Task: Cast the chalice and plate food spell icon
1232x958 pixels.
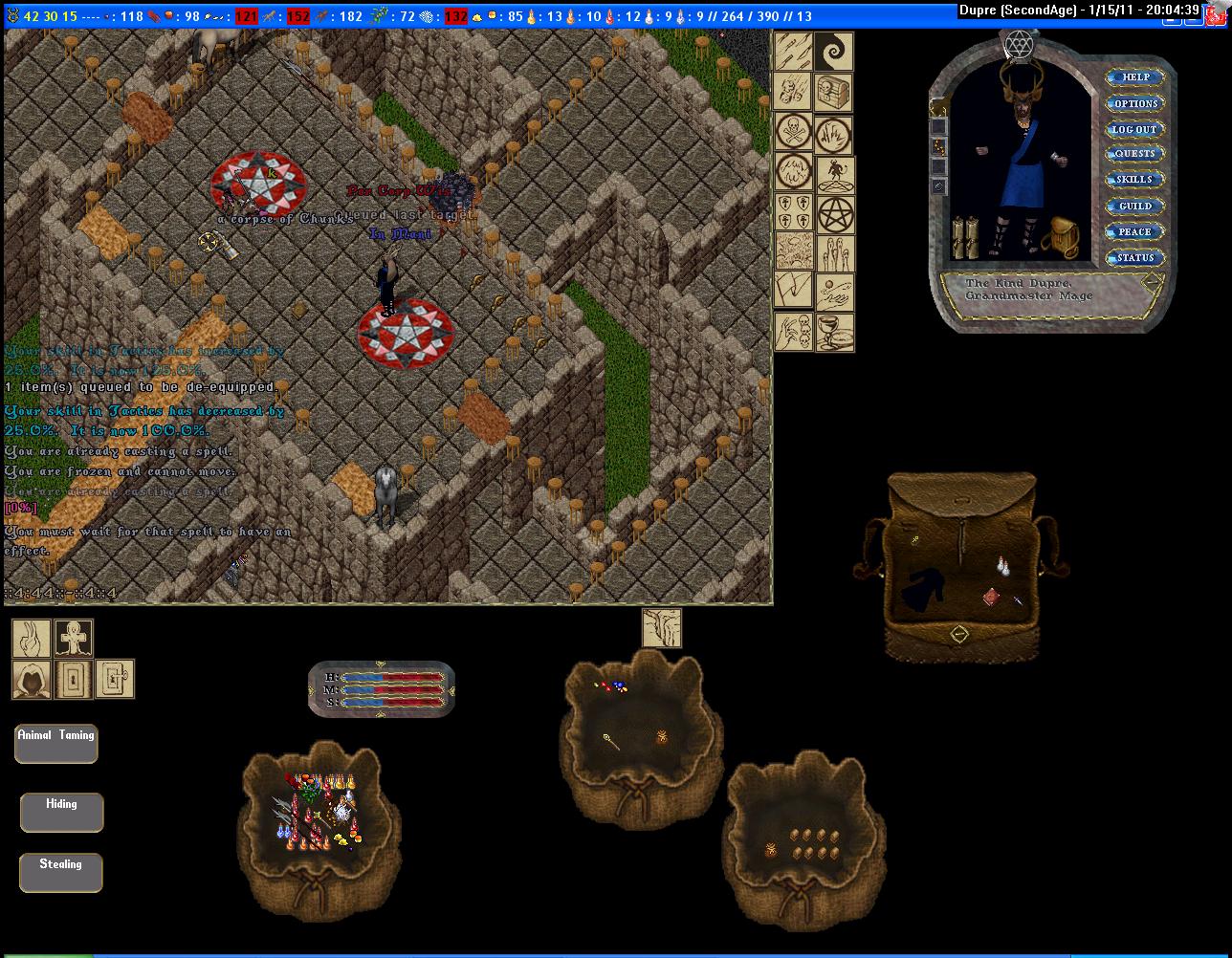Action: pyautogui.click(x=834, y=332)
